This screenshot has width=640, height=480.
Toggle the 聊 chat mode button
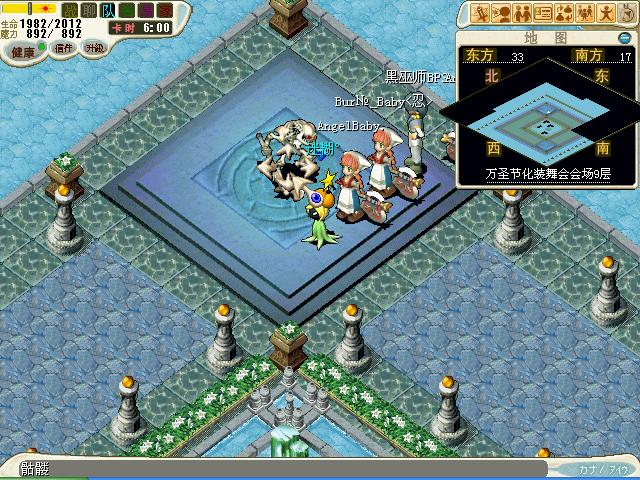(89, 9)
